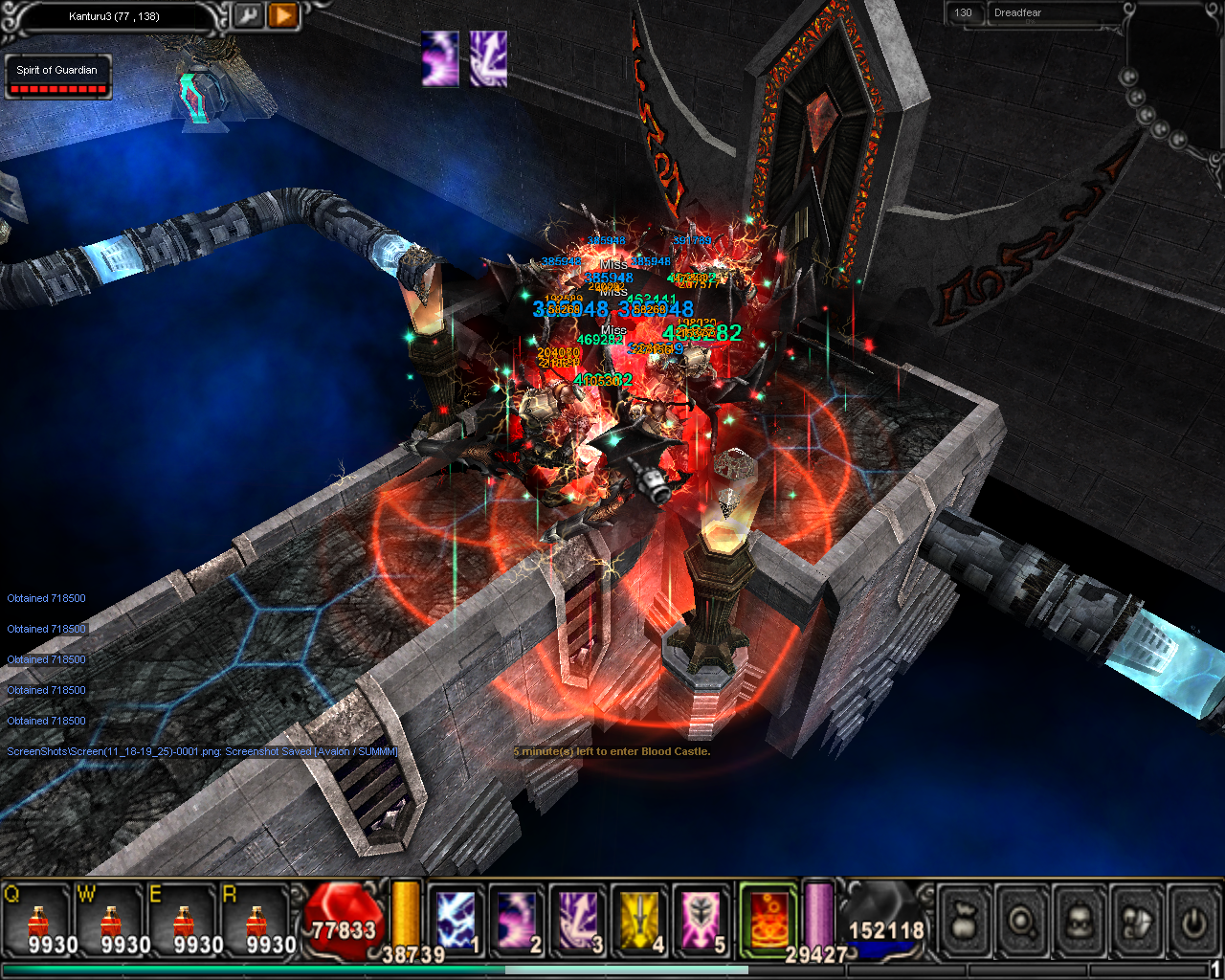Select the green-framed fire skill

768,921
